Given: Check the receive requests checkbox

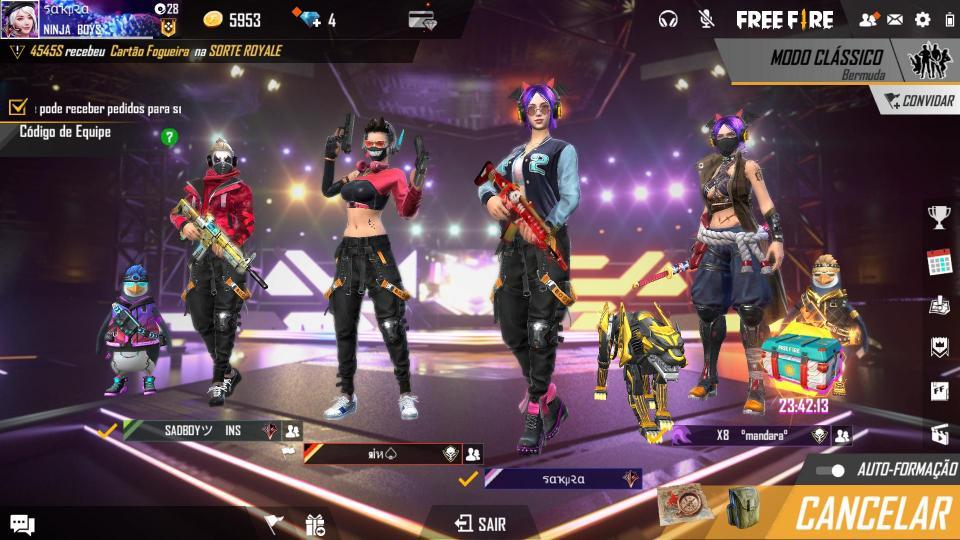Looking at the screenshot, I should (17, 107).
